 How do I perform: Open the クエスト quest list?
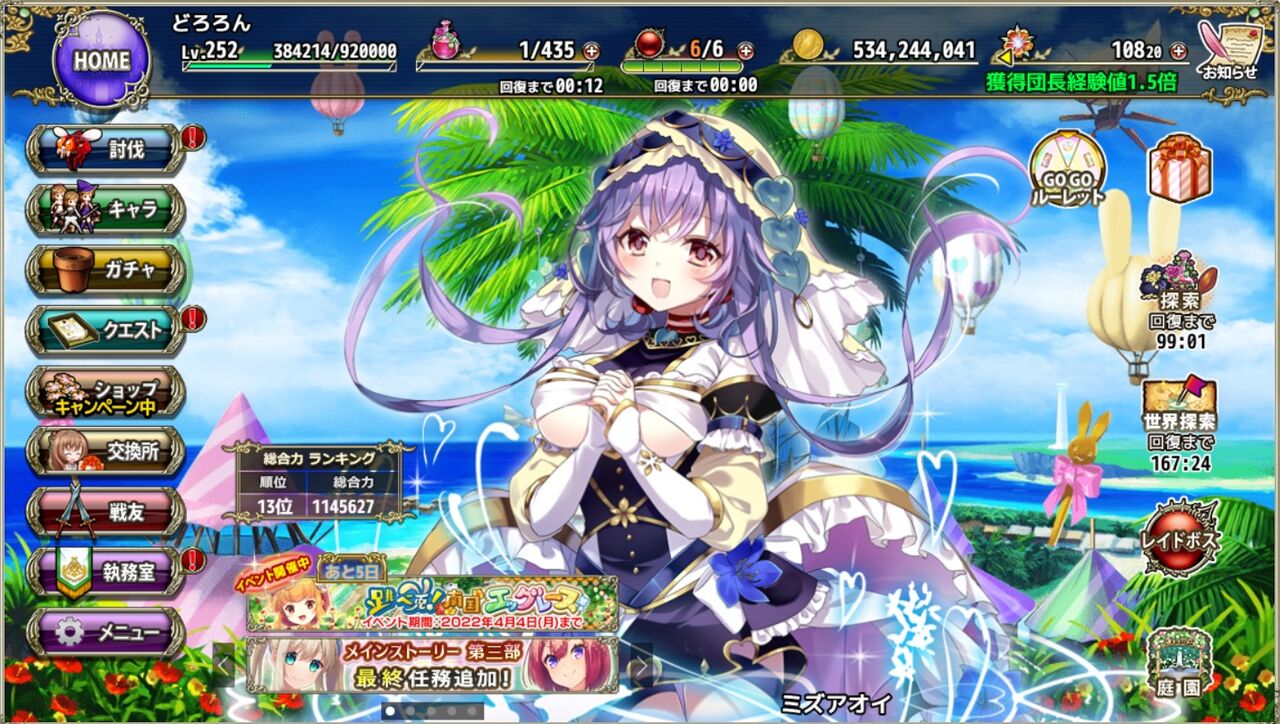click(105, 330)
